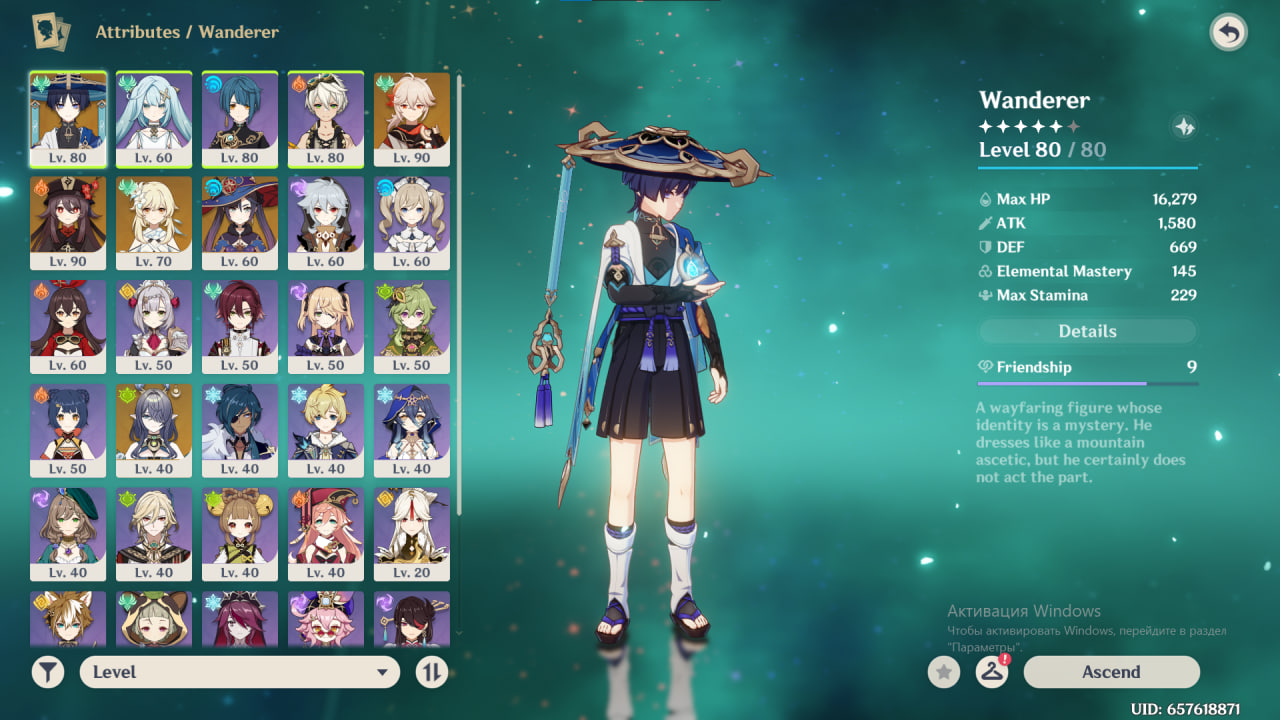This screenshot has width=1280, height=720.
Task: Select Fischl's Lv. 50 portrait
Action: click(x=326, y=326)
